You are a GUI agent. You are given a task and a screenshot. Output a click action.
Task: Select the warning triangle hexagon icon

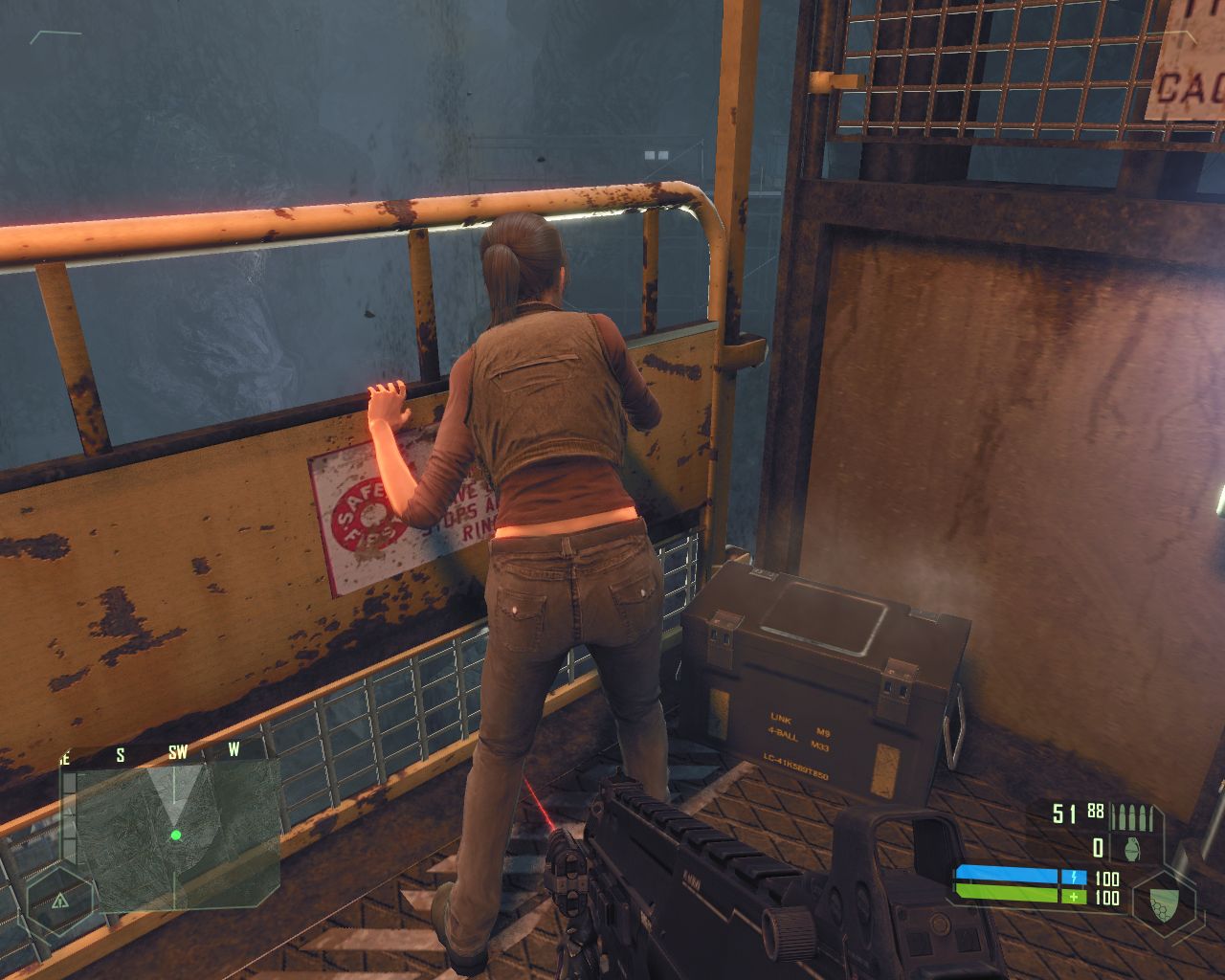(x=60, y=901)
